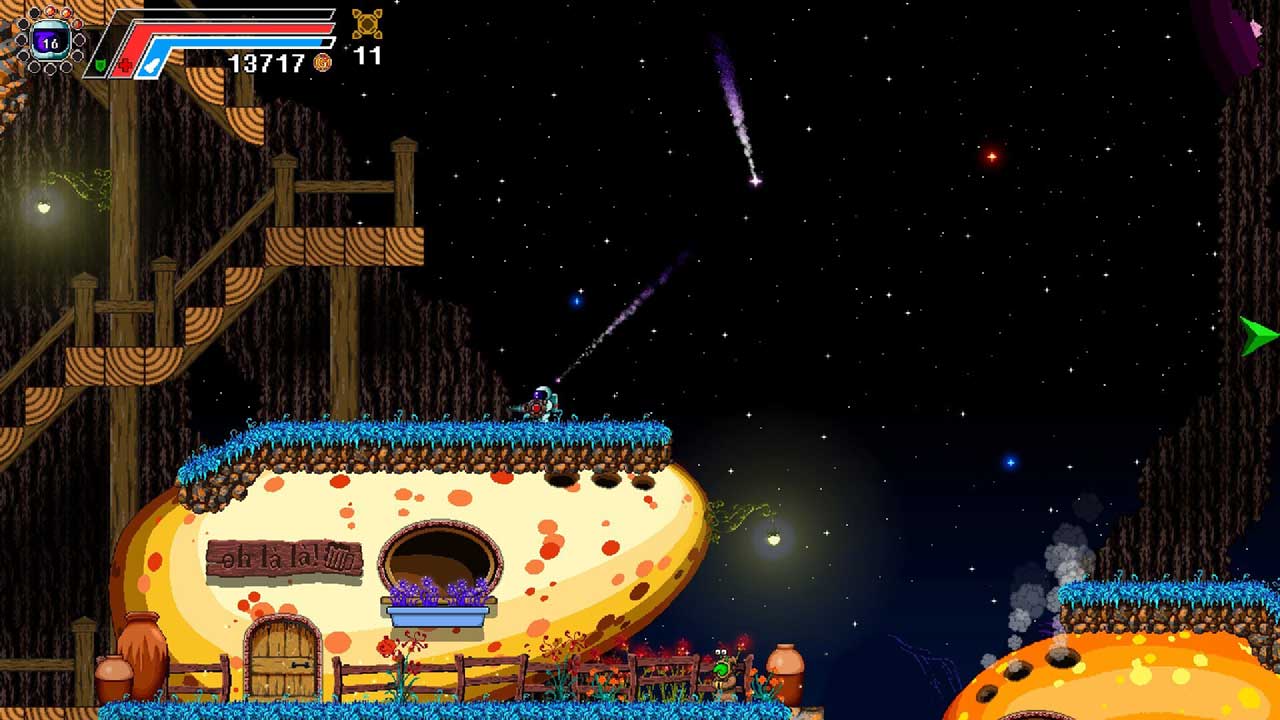Viewport: 1280px width, 720px height.
Task: Click the green objective arrow marker
Action: pyautogui.click(x=1258, y=336)
